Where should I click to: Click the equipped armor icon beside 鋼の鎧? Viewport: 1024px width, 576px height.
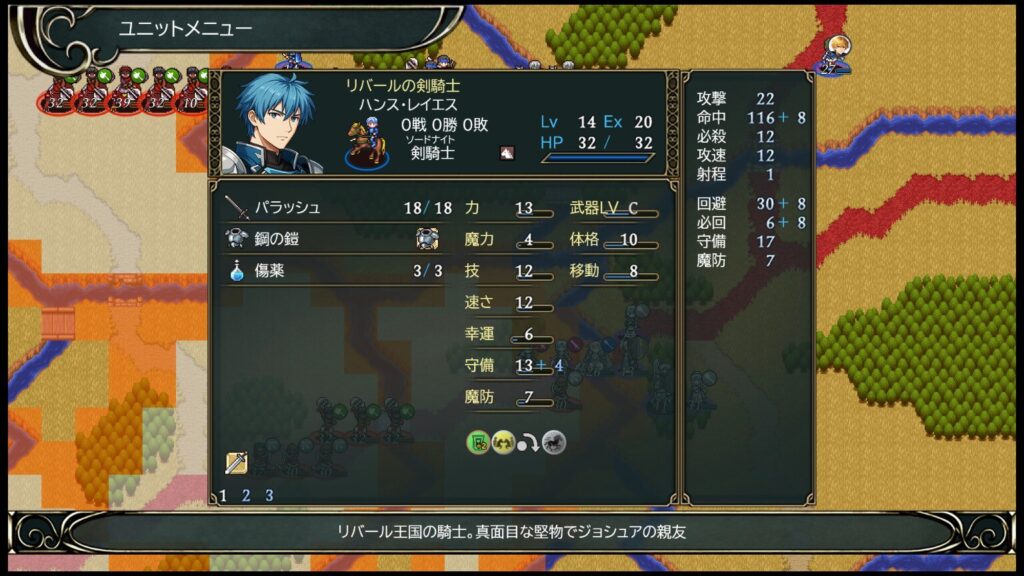[427, 239]
